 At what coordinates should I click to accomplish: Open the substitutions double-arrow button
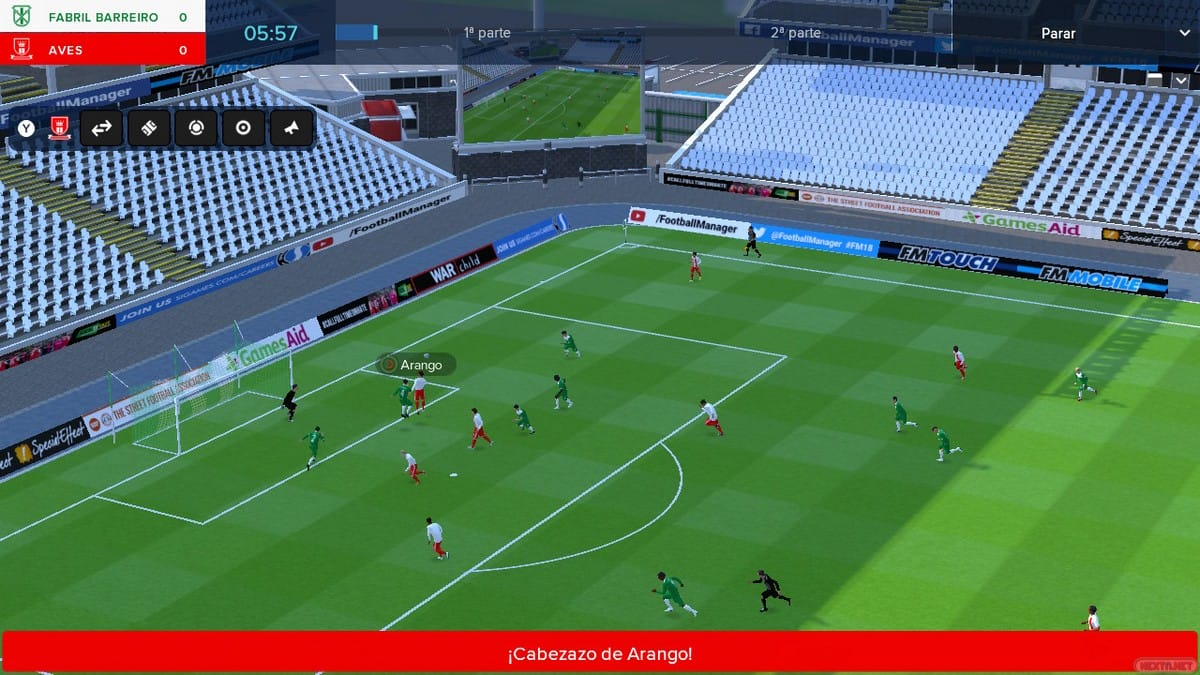pos(101,128)
